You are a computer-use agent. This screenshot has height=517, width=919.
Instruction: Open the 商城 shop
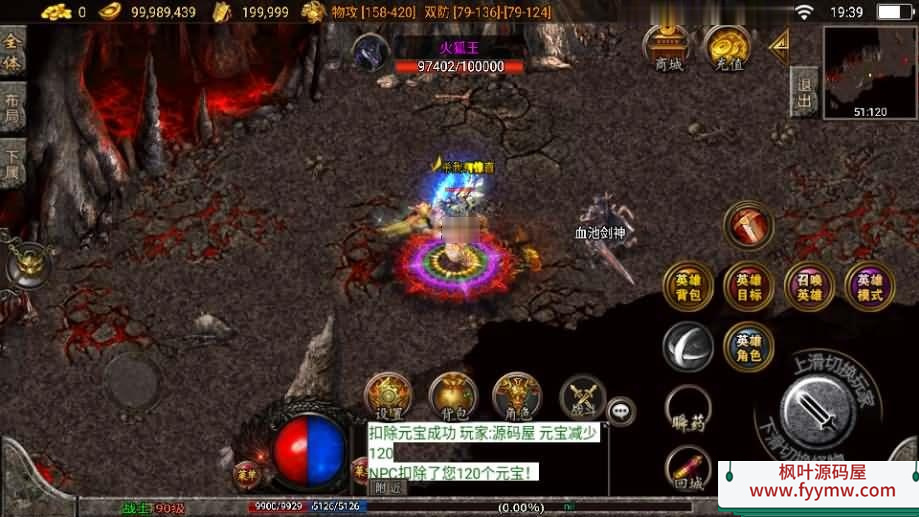[668, 48]
